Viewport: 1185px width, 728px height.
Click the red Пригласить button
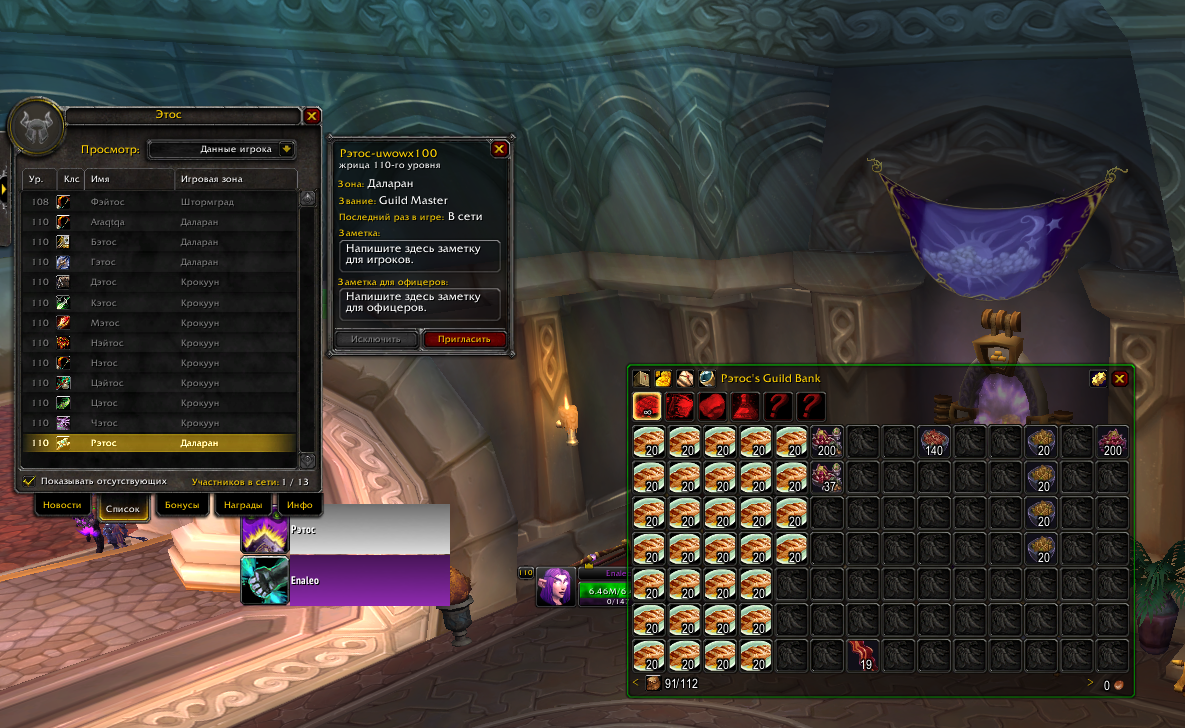tap(464, 339)
